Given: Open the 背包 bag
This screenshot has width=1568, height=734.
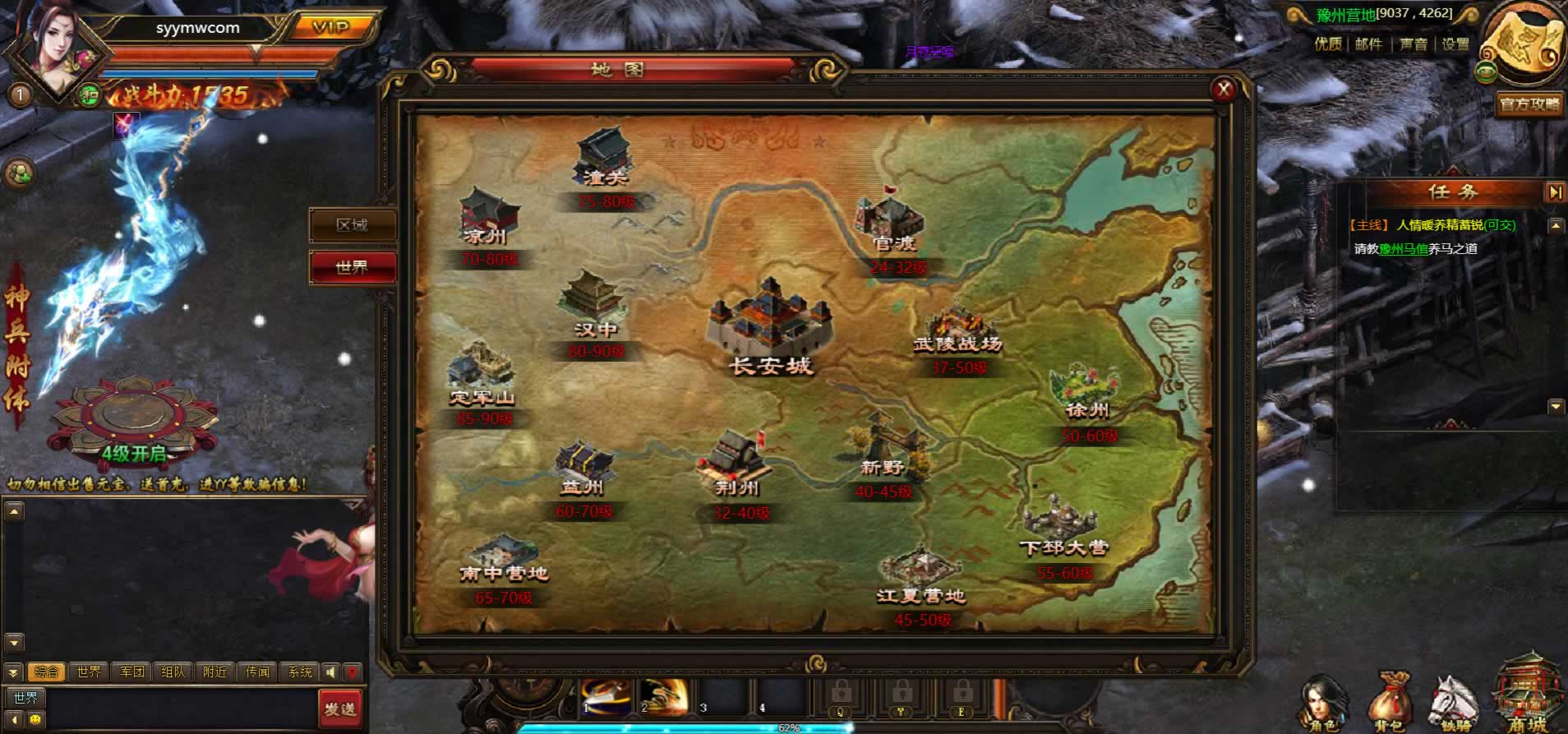Looking at the screenshot, I should pos(1390,704).
